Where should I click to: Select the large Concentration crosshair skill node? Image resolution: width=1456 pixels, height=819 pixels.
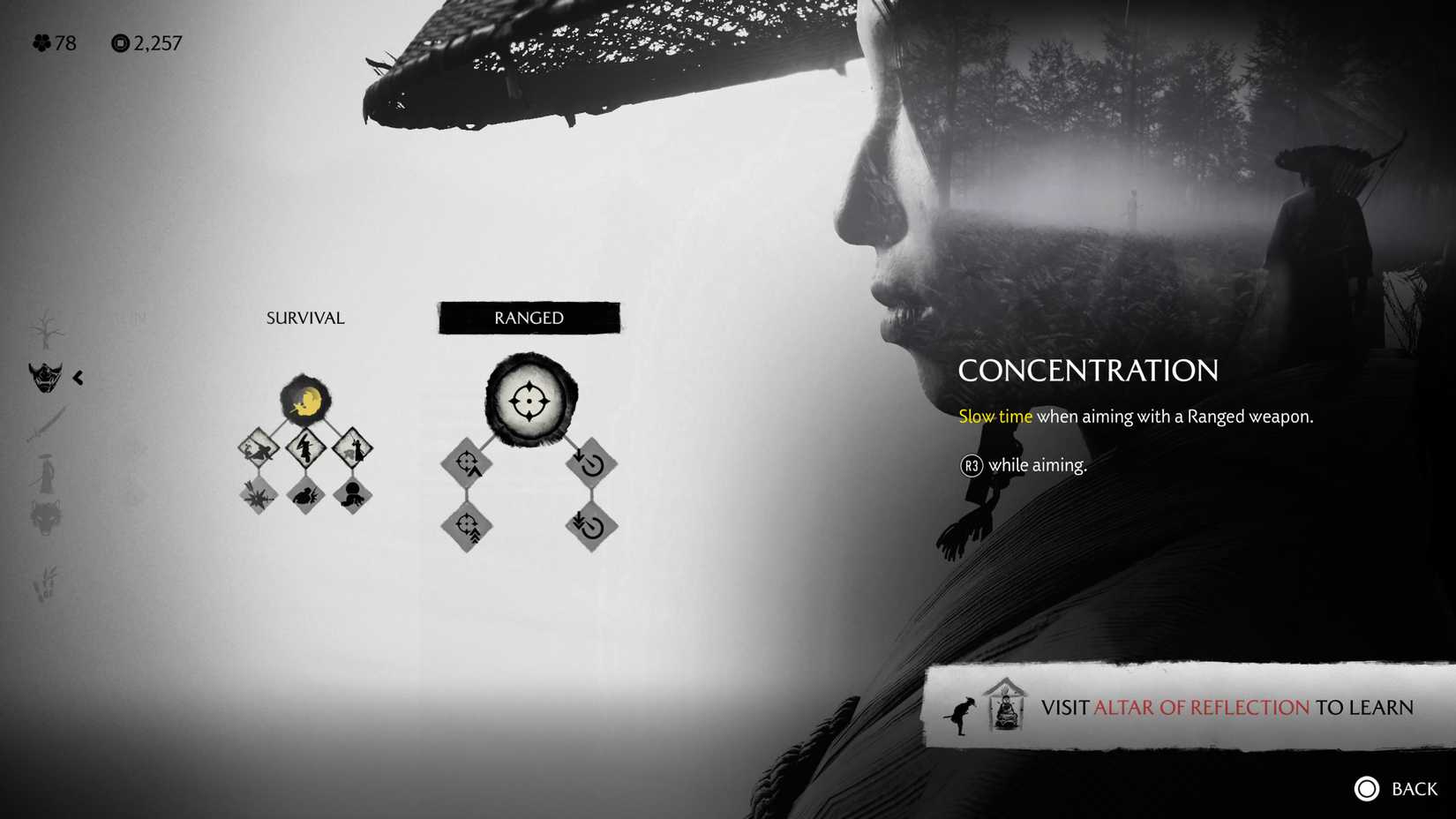pyautogui.click(x=529, y=402)
